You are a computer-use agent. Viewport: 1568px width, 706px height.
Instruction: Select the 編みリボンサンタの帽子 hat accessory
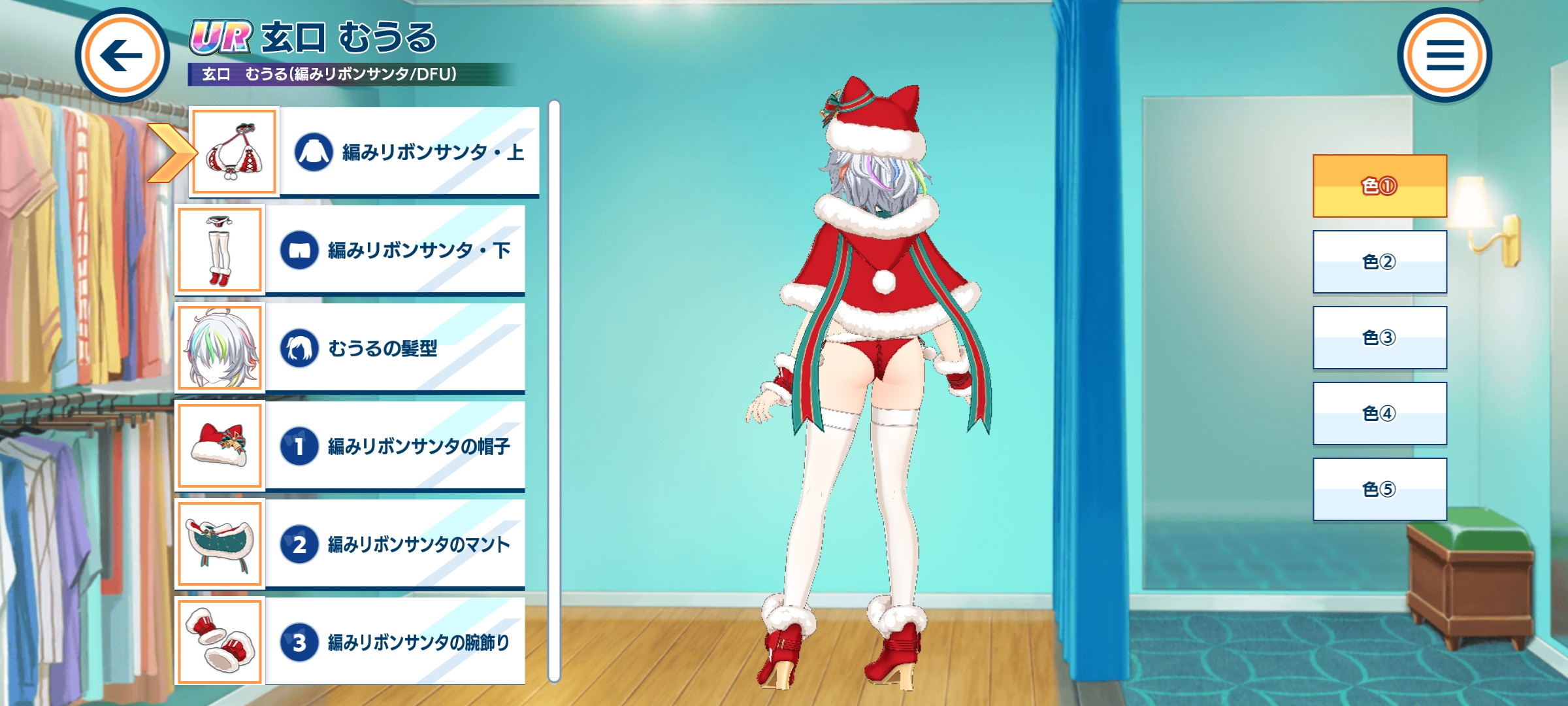[394, 446]
